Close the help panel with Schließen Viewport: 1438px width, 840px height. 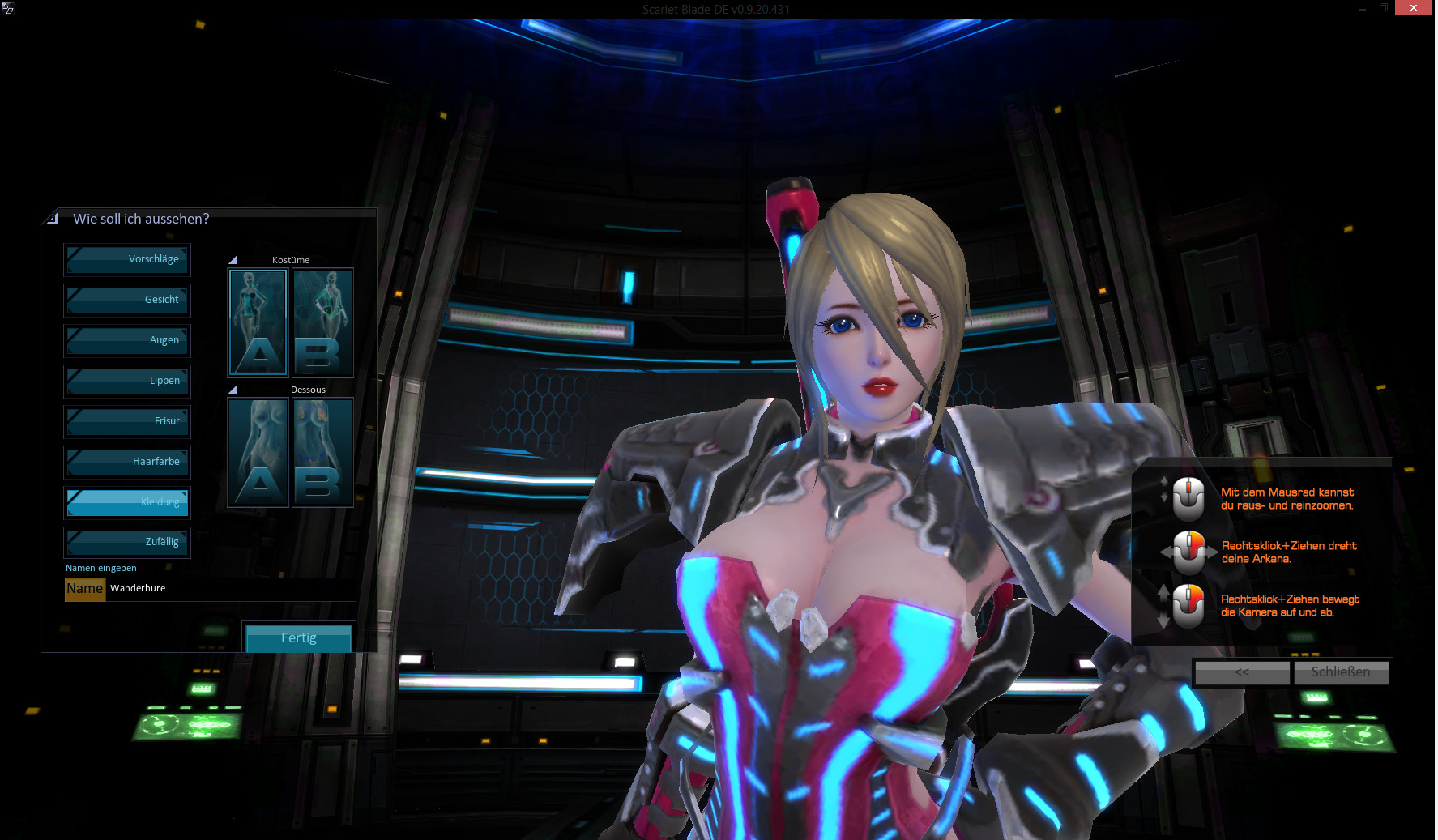pyautogui.click(x=1341, y=672)
